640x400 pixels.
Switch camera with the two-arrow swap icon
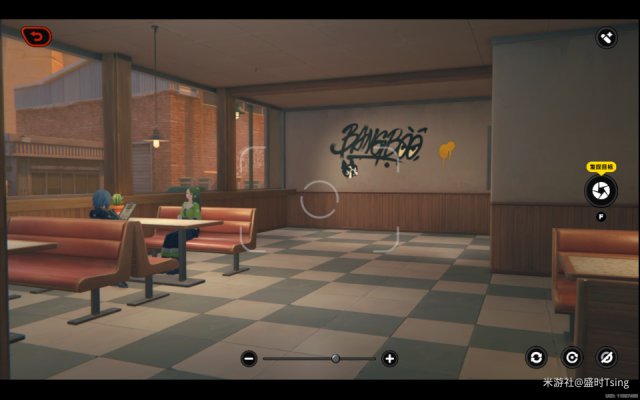click(537, 357)
